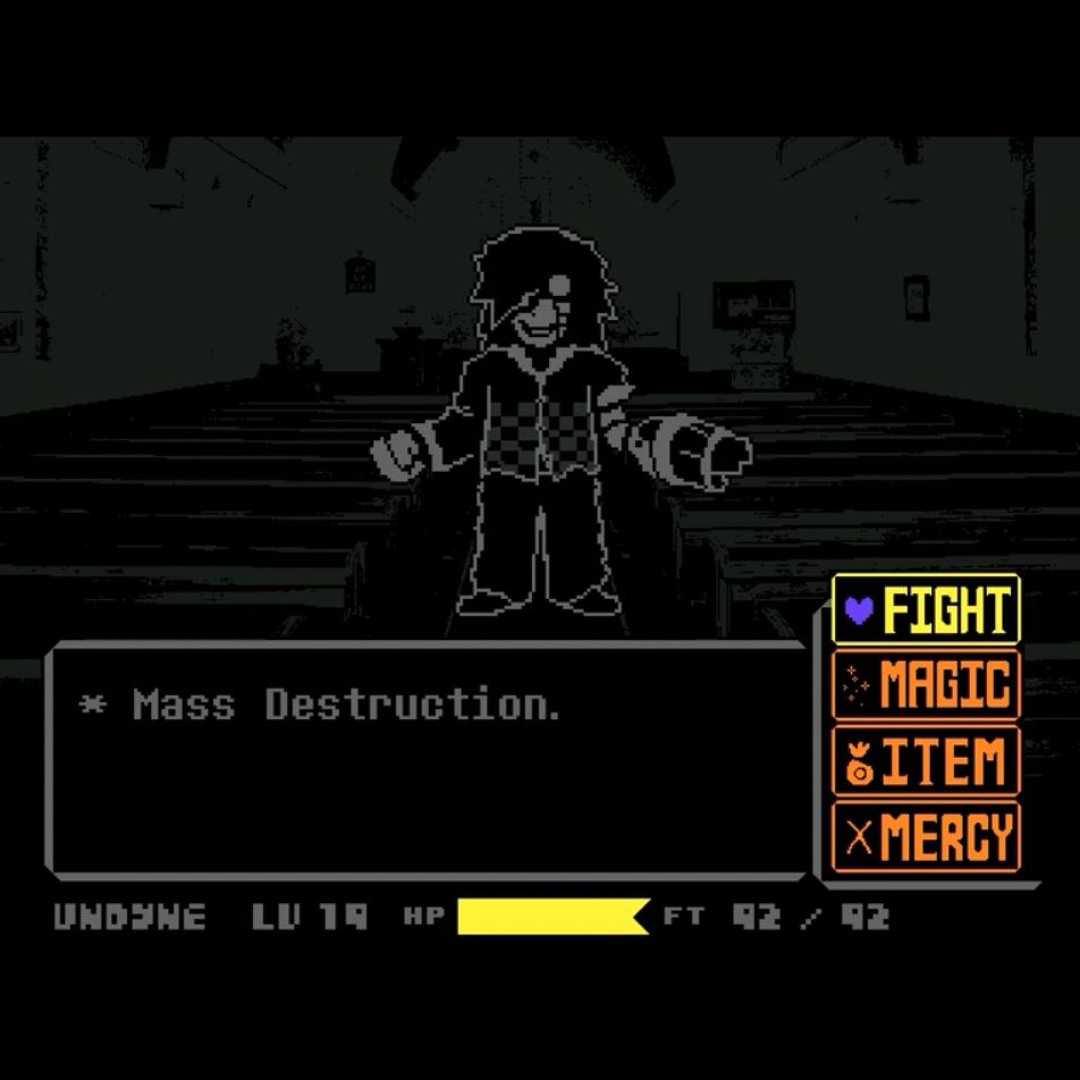The width and height of the screenshot is (1080, 1080).
Task: Open the MAGIC menu
Action: tap(926, 685)
